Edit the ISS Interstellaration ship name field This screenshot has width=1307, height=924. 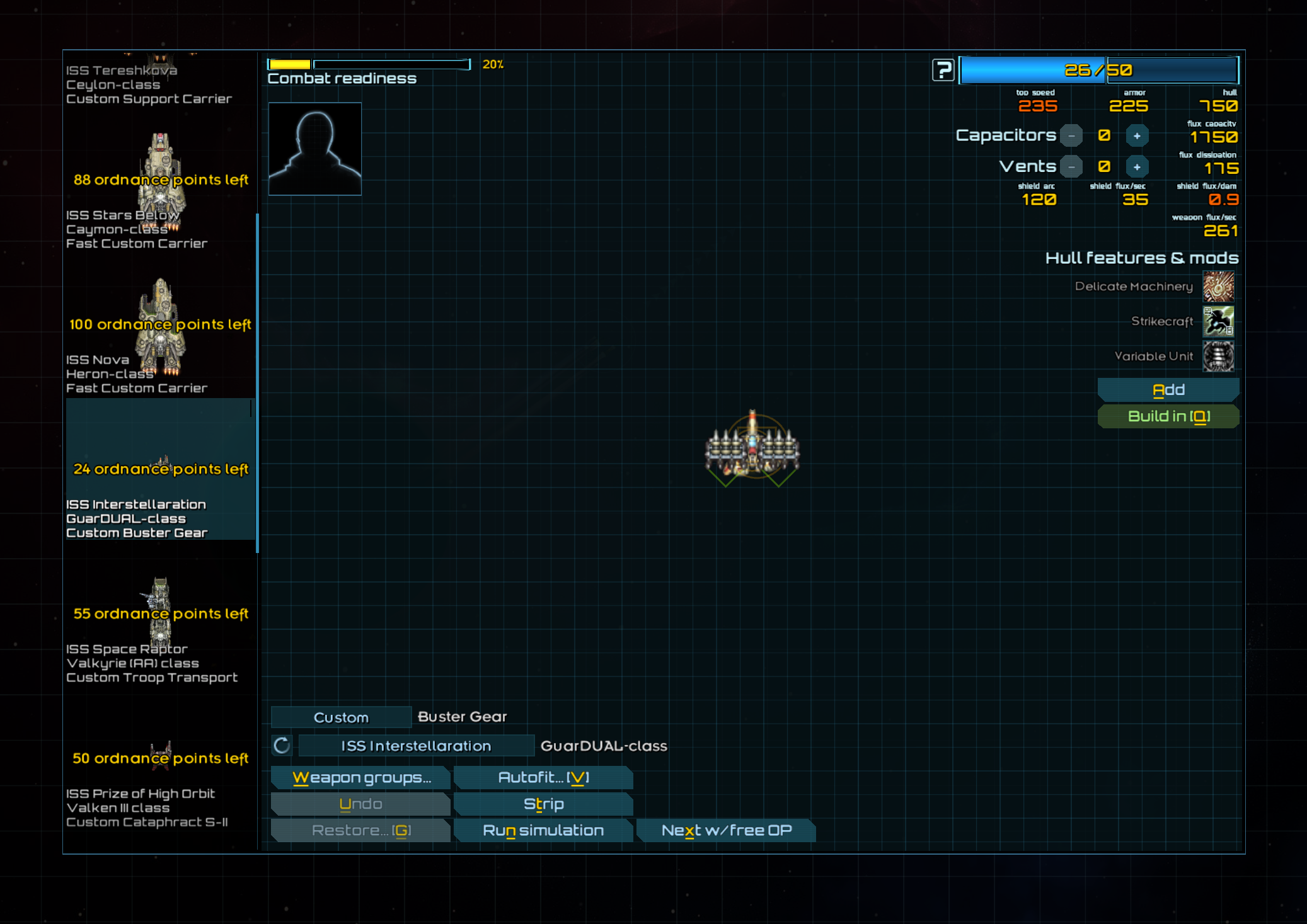416,746
